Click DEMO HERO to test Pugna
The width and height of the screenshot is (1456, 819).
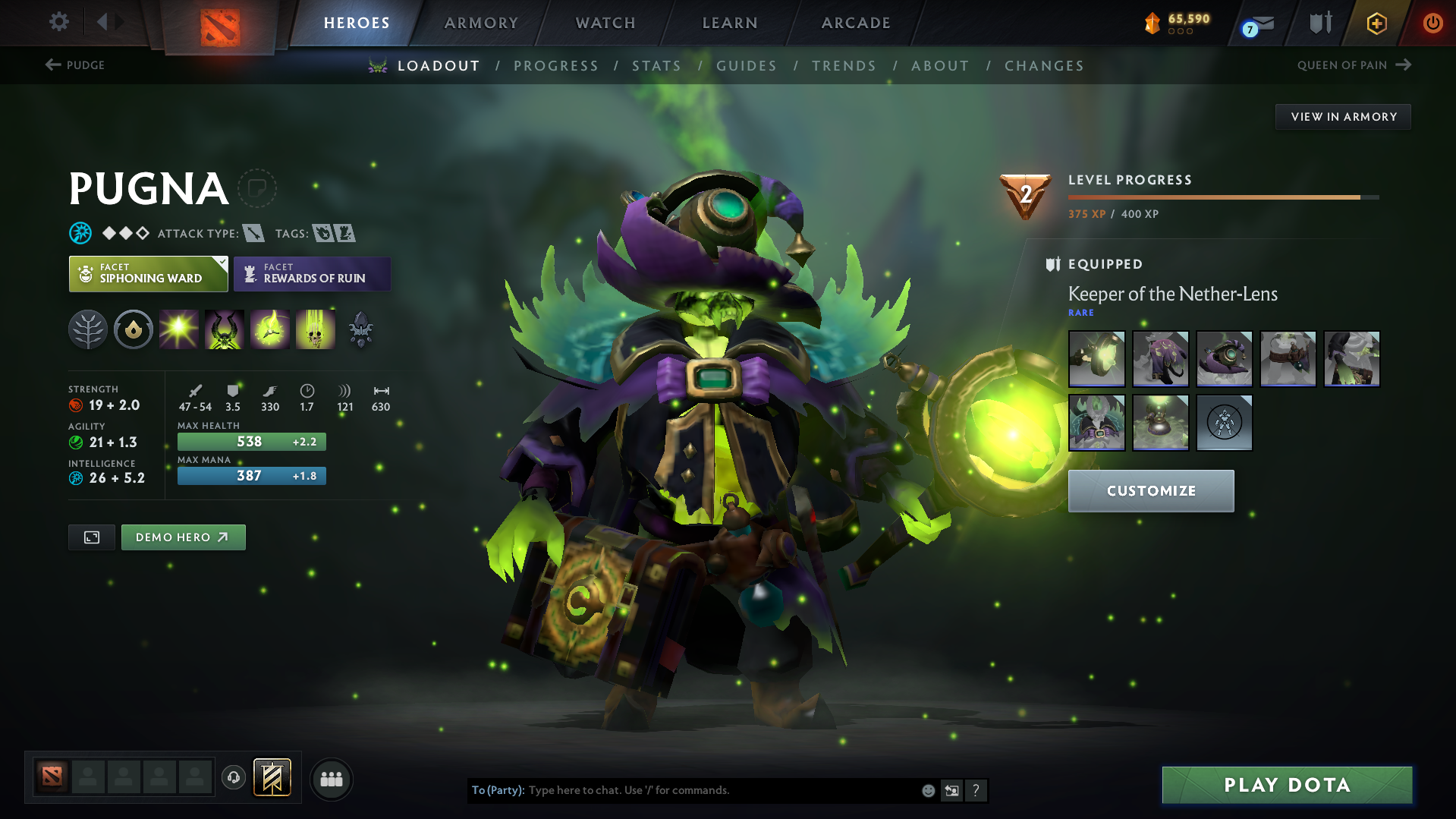pos(183,537)
